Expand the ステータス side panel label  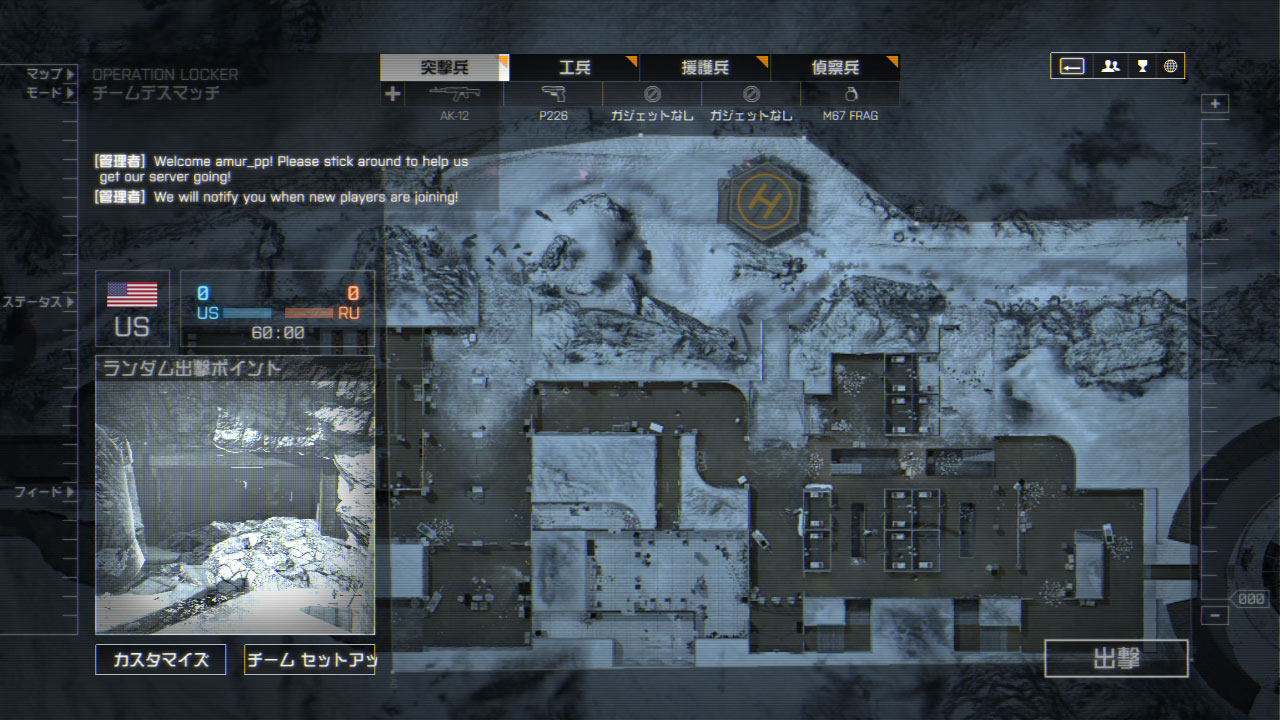(x=38, y=302)
